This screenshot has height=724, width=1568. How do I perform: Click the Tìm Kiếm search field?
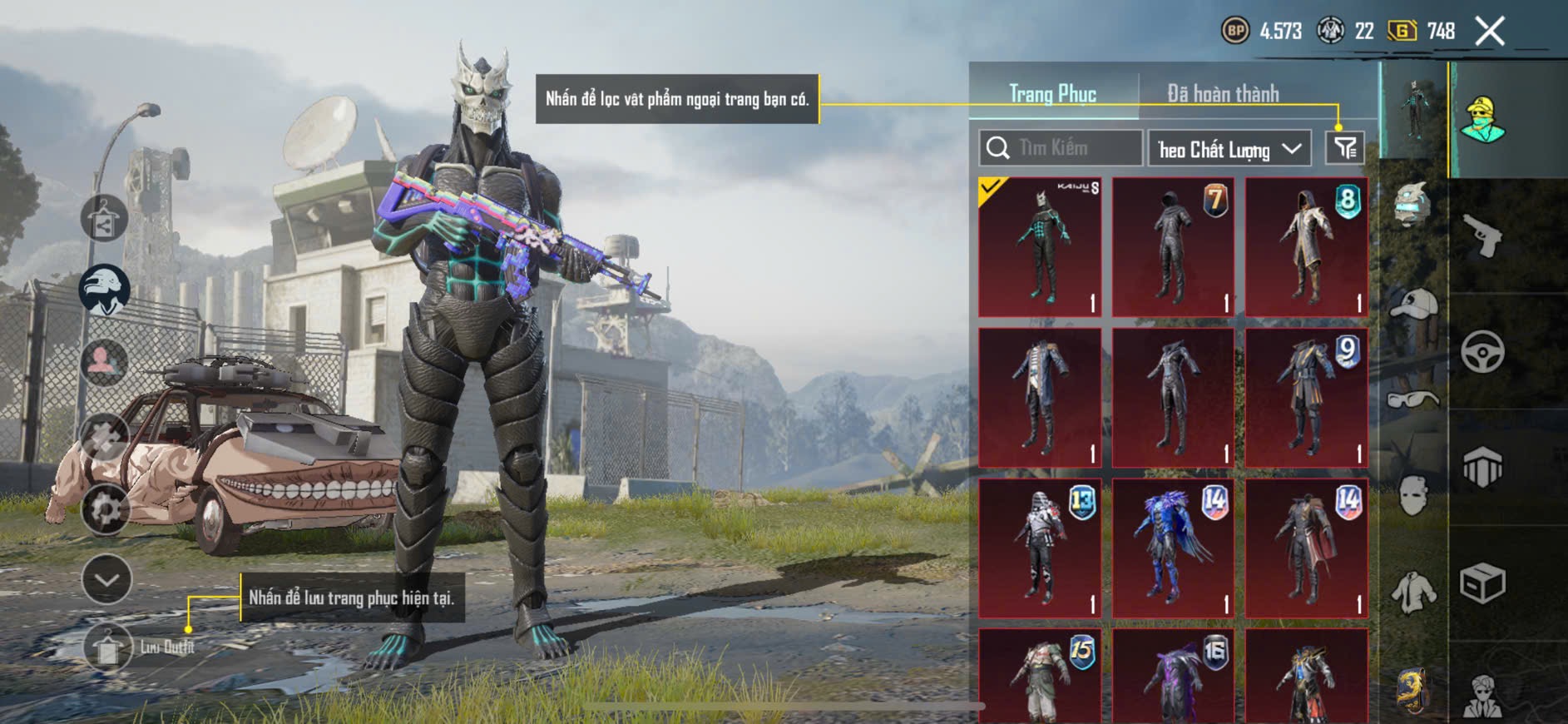coord(1061,148)
